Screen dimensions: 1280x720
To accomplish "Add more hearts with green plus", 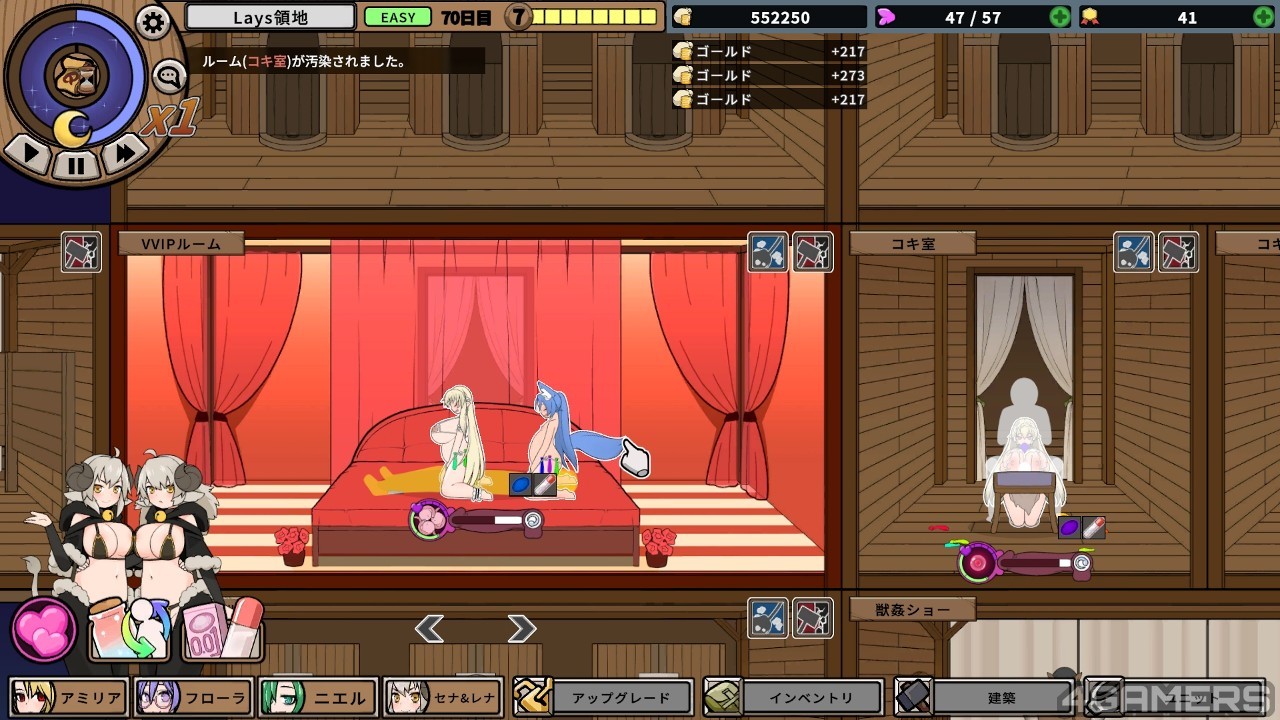I will click(1059, 17).
